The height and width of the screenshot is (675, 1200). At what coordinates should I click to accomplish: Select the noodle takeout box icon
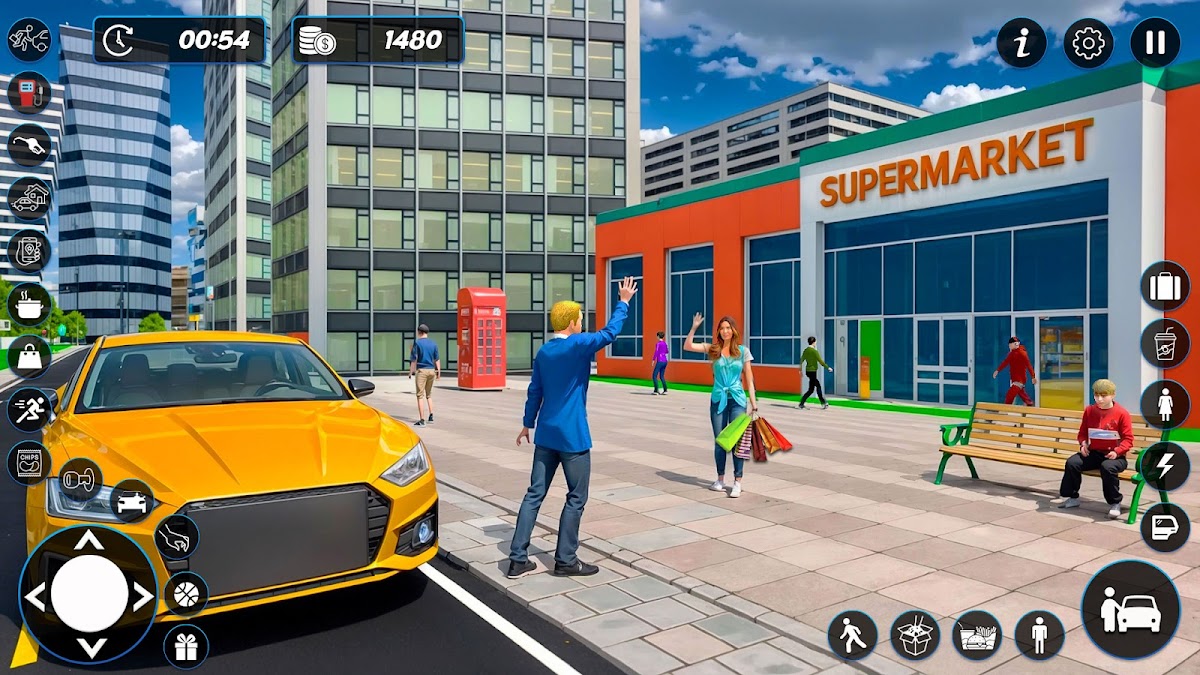[915, 635]
